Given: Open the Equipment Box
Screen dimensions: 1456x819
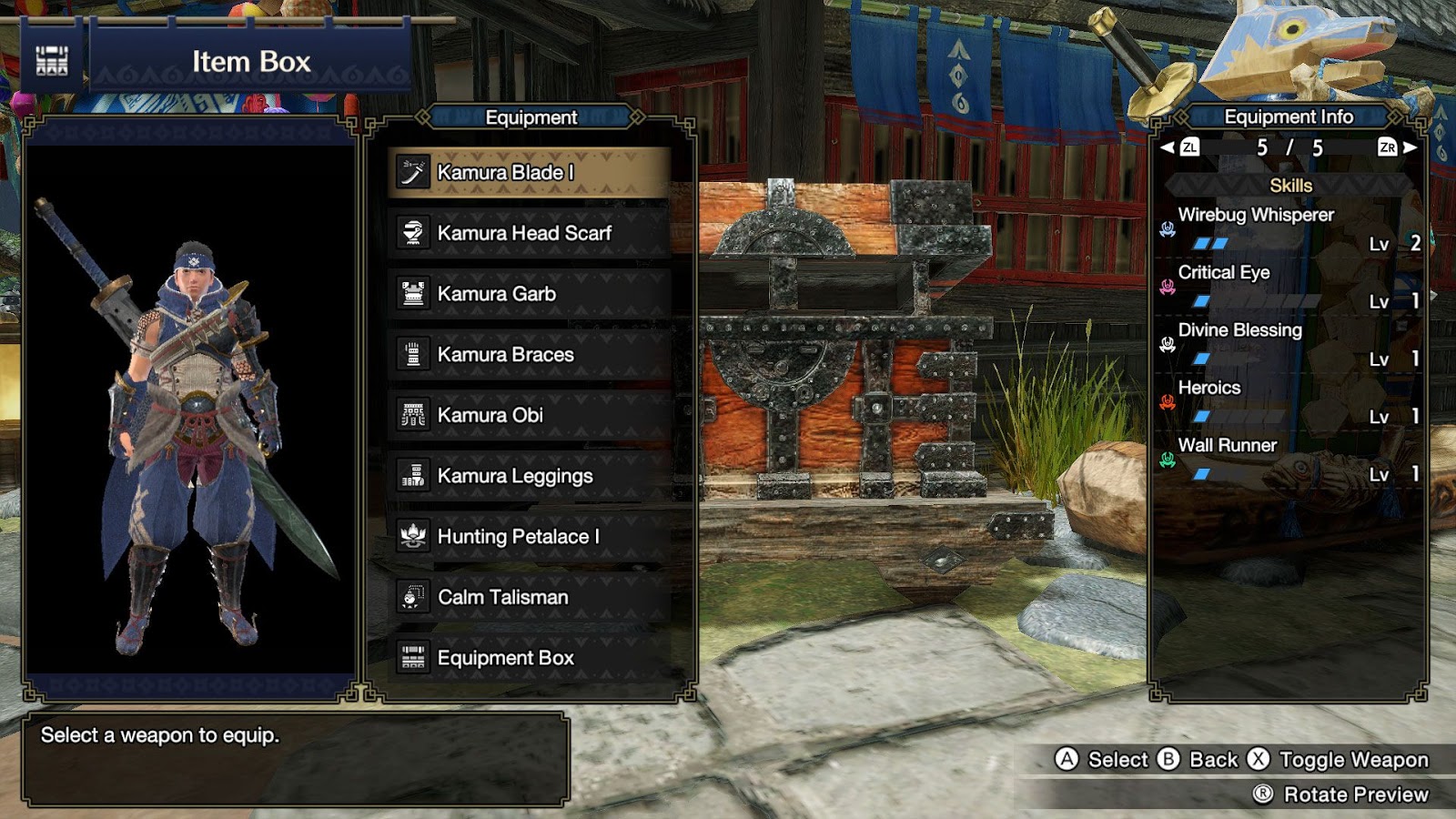Looking at the screenshot, I should click(x=530, y=658).
